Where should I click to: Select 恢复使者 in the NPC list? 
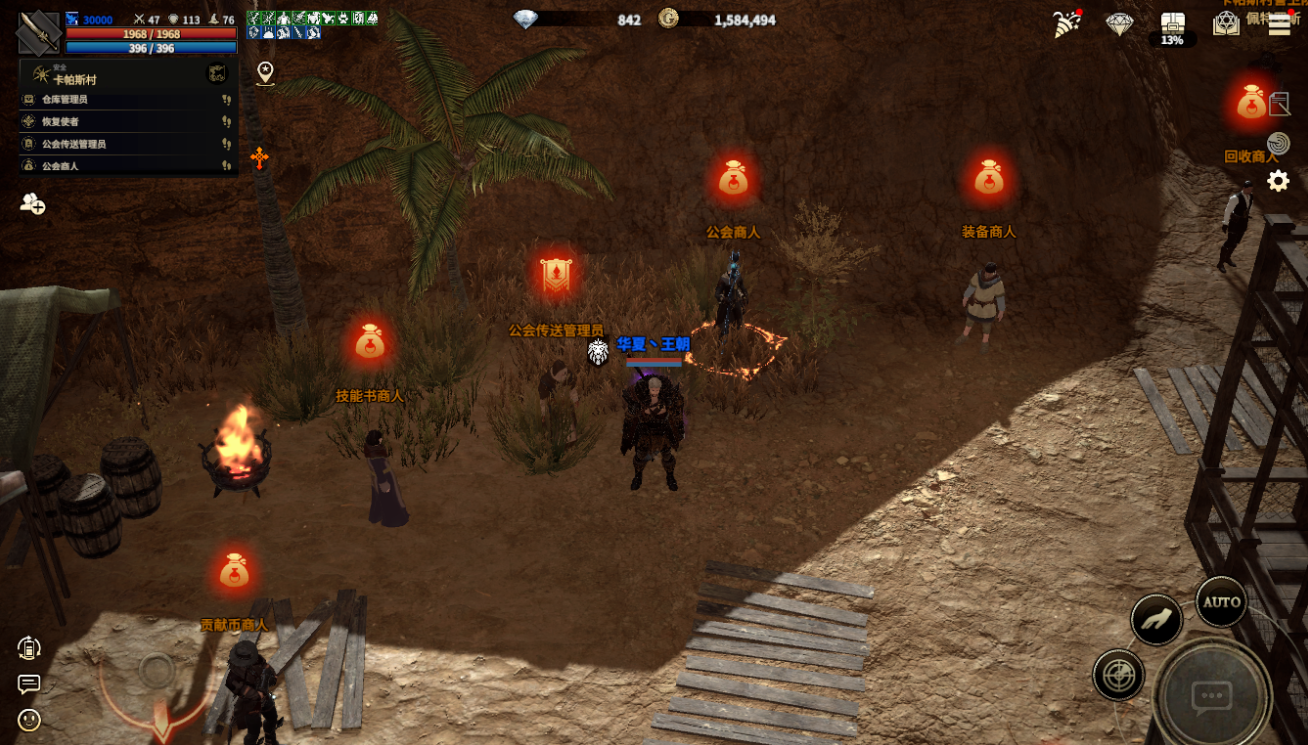click(x=60, y=122)
